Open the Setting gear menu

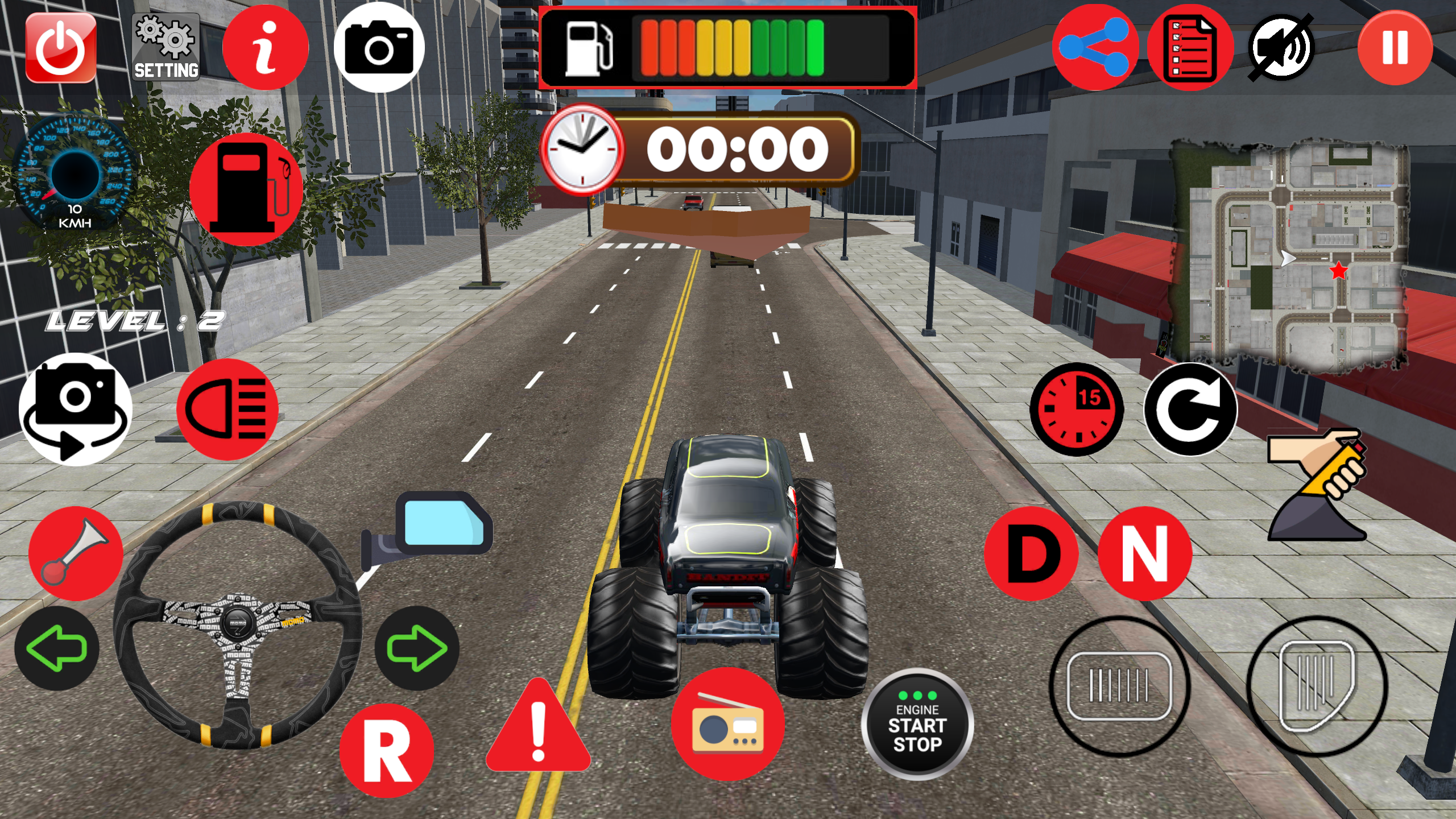click(165, 48)
